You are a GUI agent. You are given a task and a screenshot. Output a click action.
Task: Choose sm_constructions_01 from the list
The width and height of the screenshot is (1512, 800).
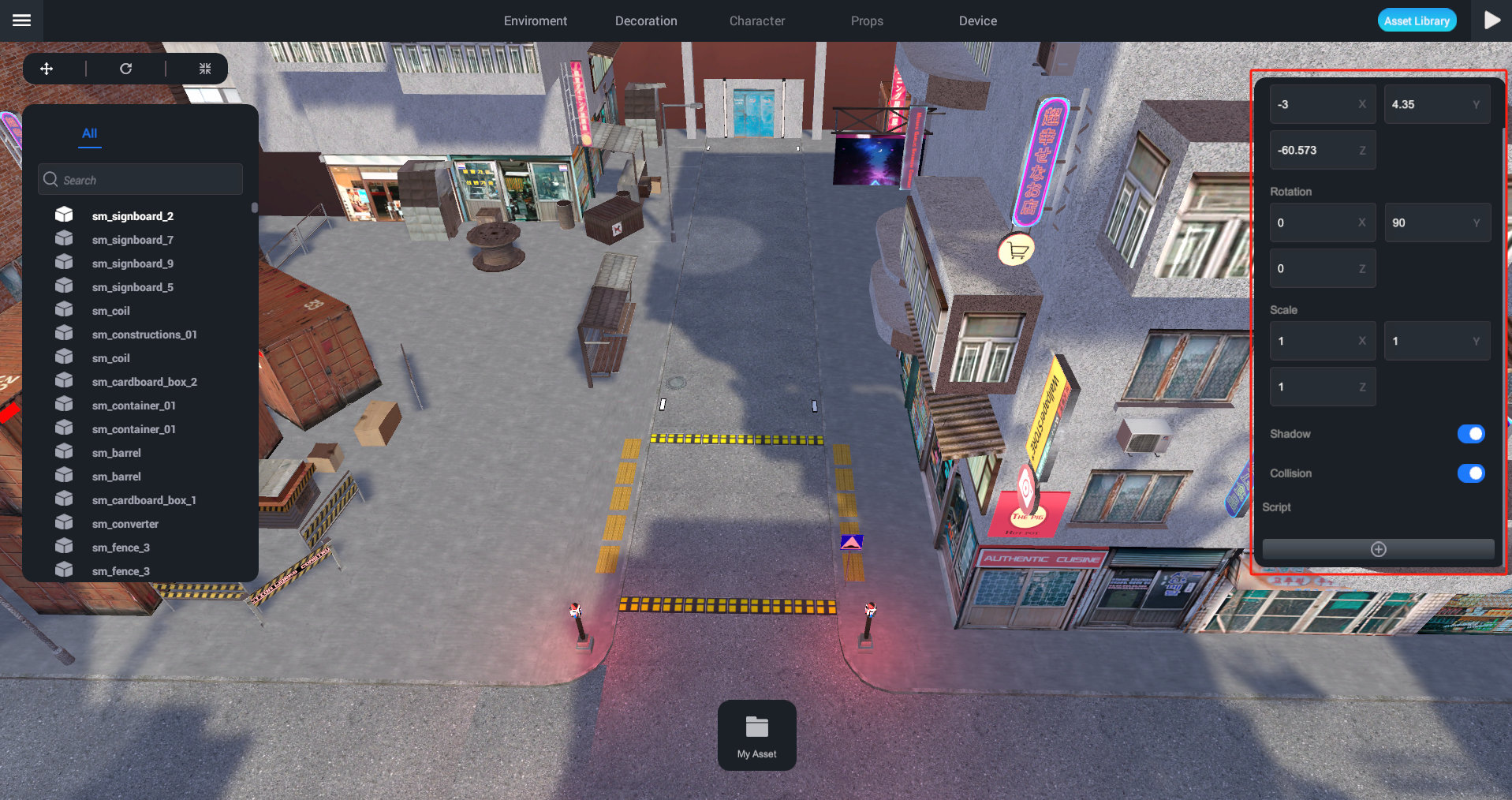tap(144, 335)
